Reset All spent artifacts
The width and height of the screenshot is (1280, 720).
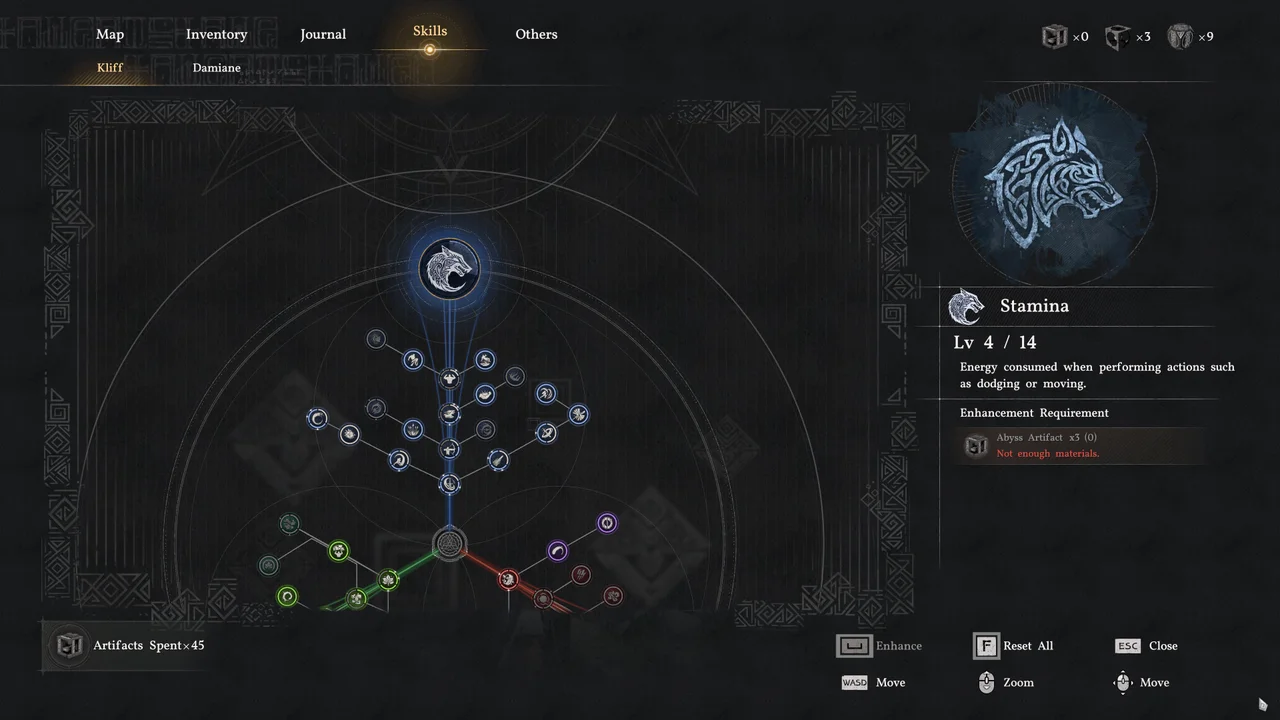point(1014,646)
